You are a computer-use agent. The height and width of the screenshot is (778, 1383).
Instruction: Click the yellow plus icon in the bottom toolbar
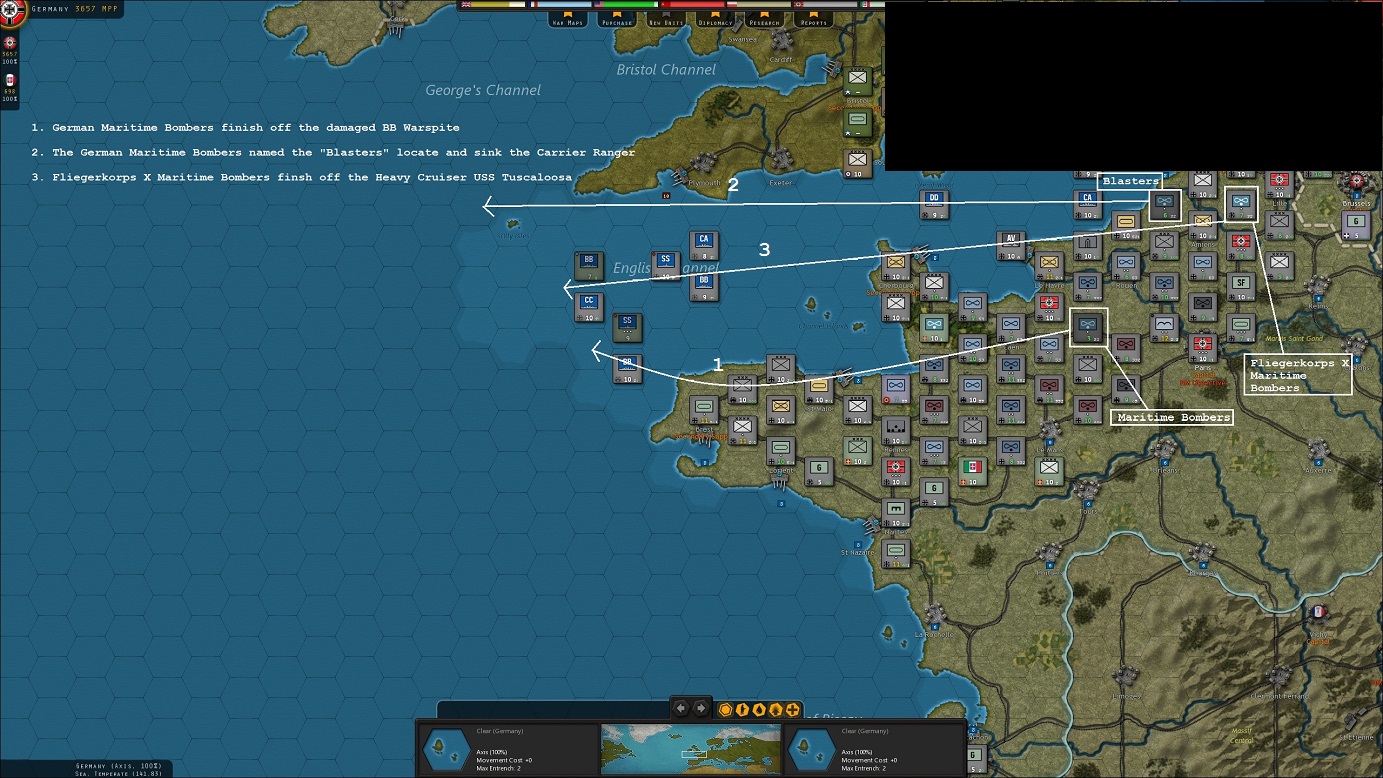pyautogui.click(x=791, y=708)
